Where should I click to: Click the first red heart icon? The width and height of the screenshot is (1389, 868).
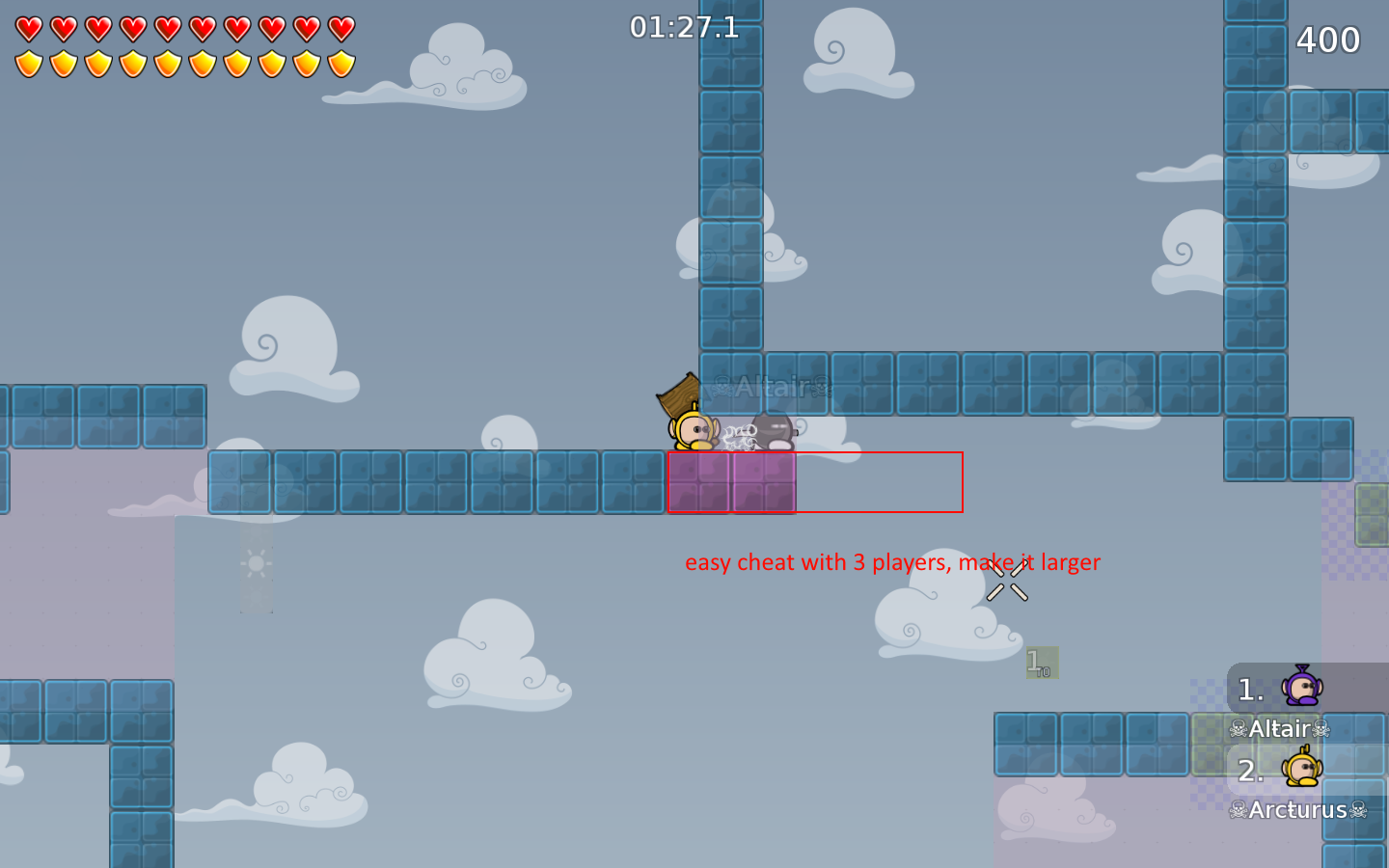pyautogui.click(x=28, y=28)
